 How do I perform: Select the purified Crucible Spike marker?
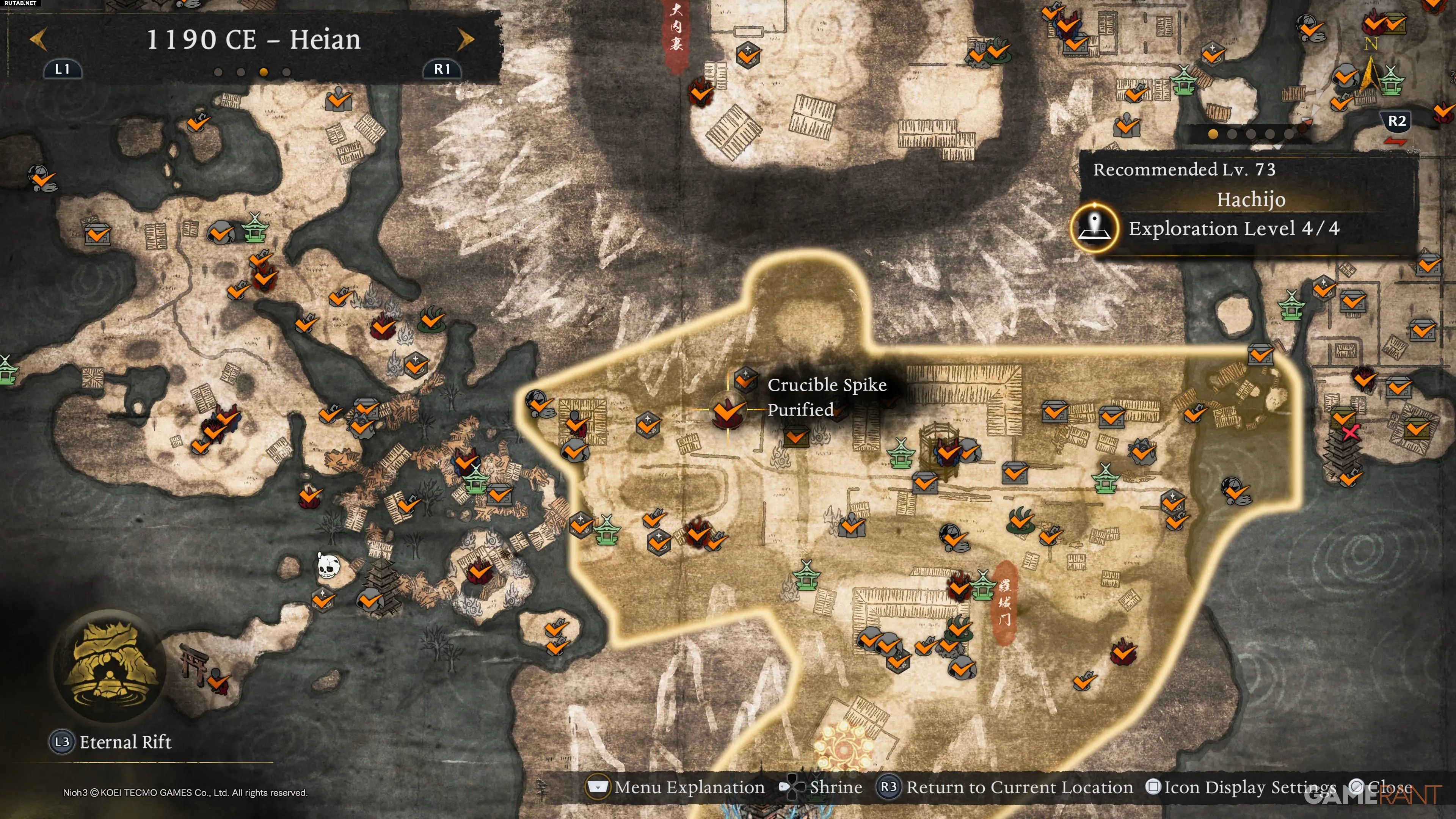[x=728, y=411]
